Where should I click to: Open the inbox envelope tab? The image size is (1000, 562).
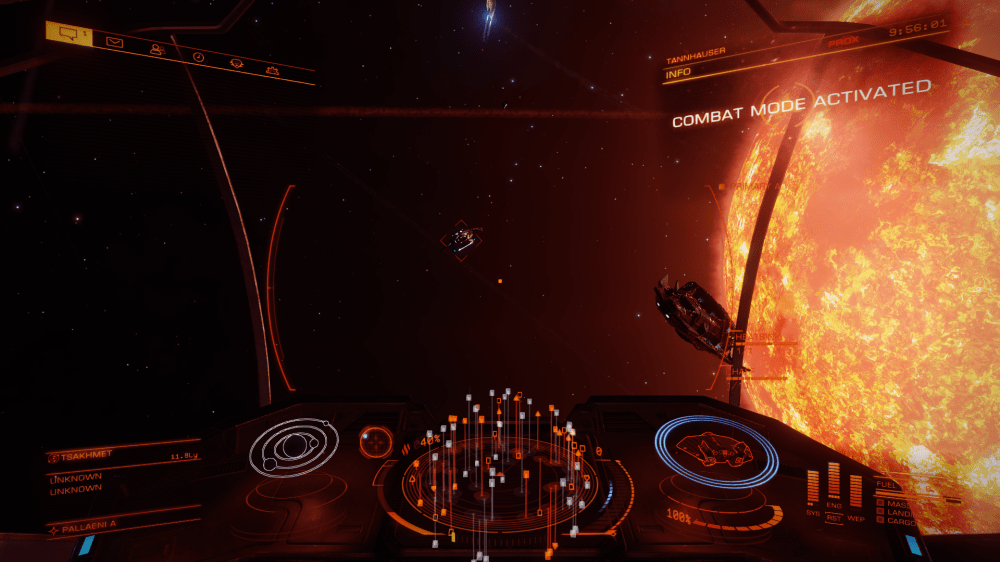(115, 42)
